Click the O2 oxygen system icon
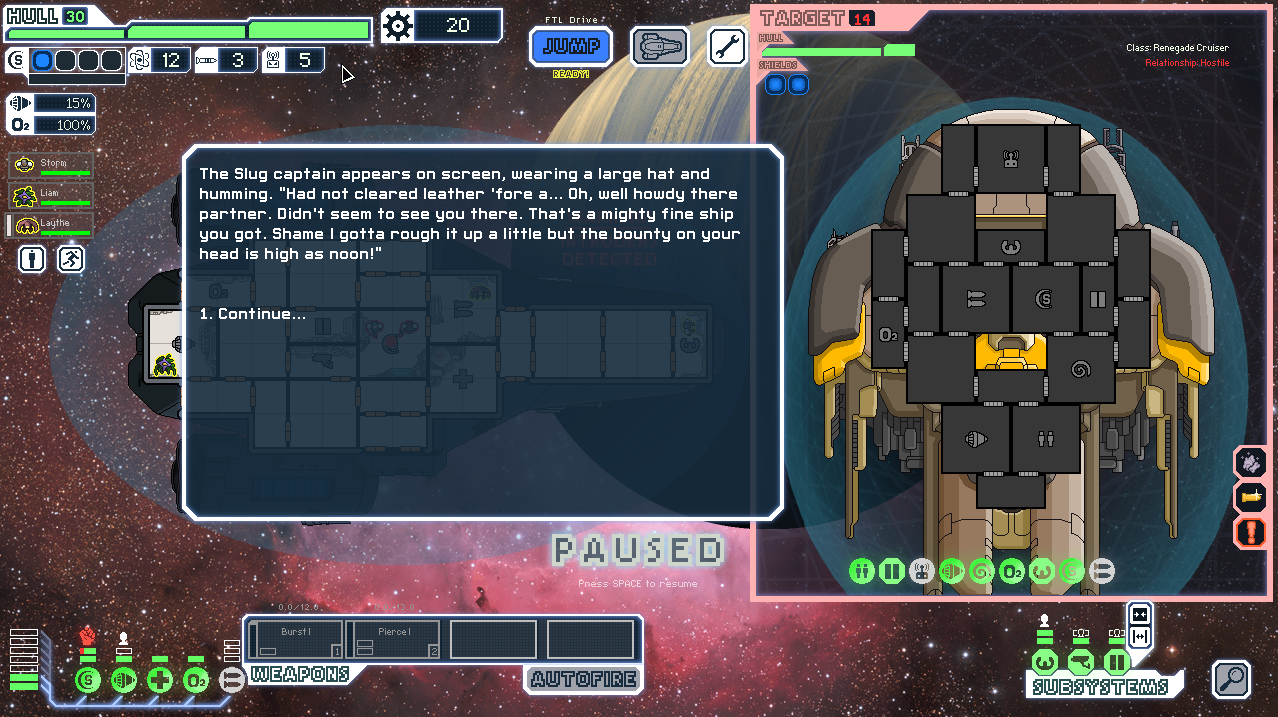 tap(196, 680)
